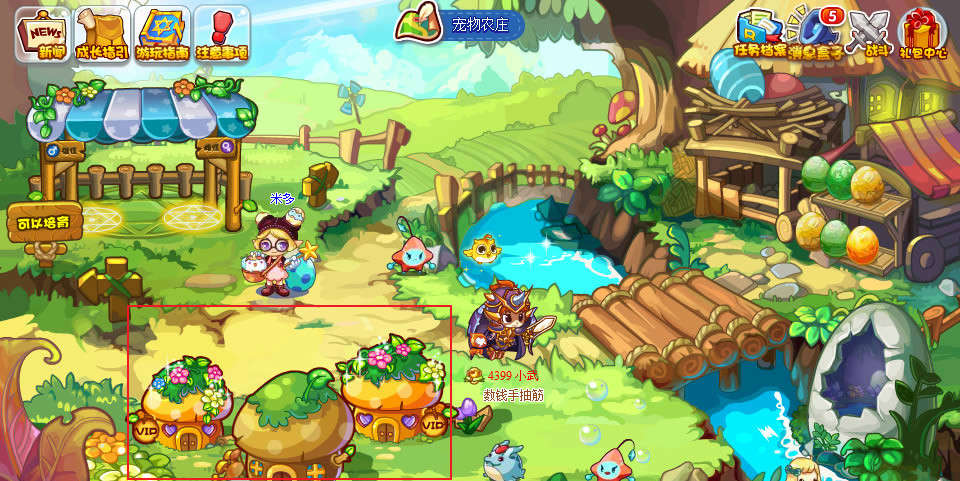
Task: Open the 新闻 News board
Action: coord(42,34)
